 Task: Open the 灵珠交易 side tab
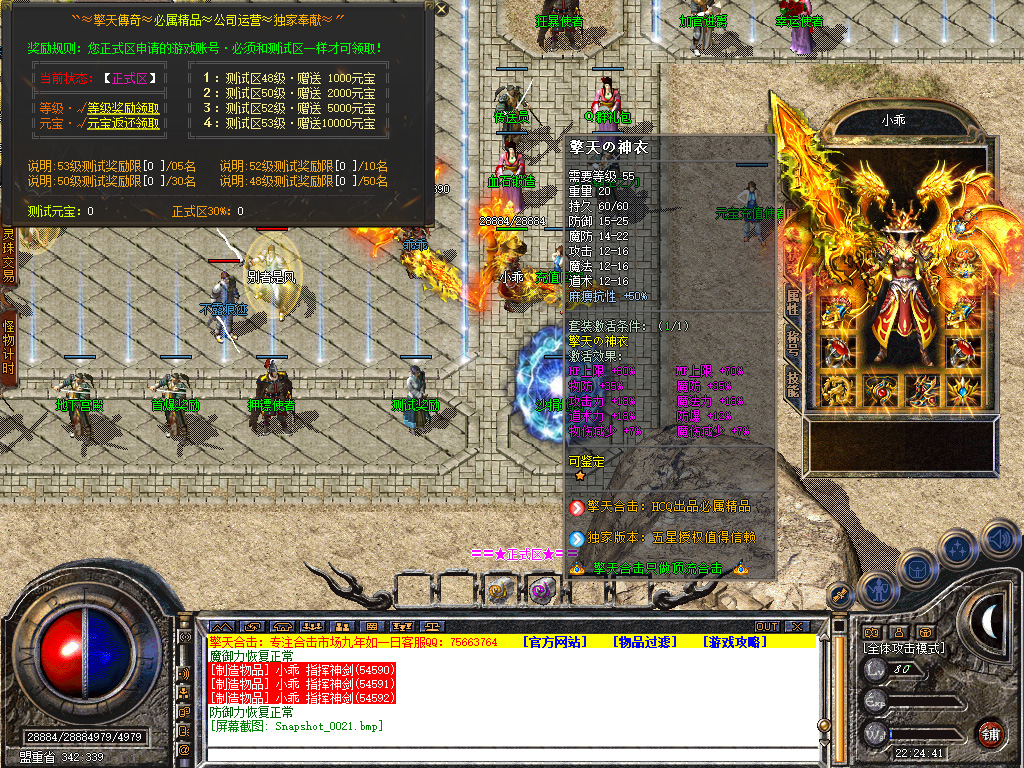click(8, 255)
